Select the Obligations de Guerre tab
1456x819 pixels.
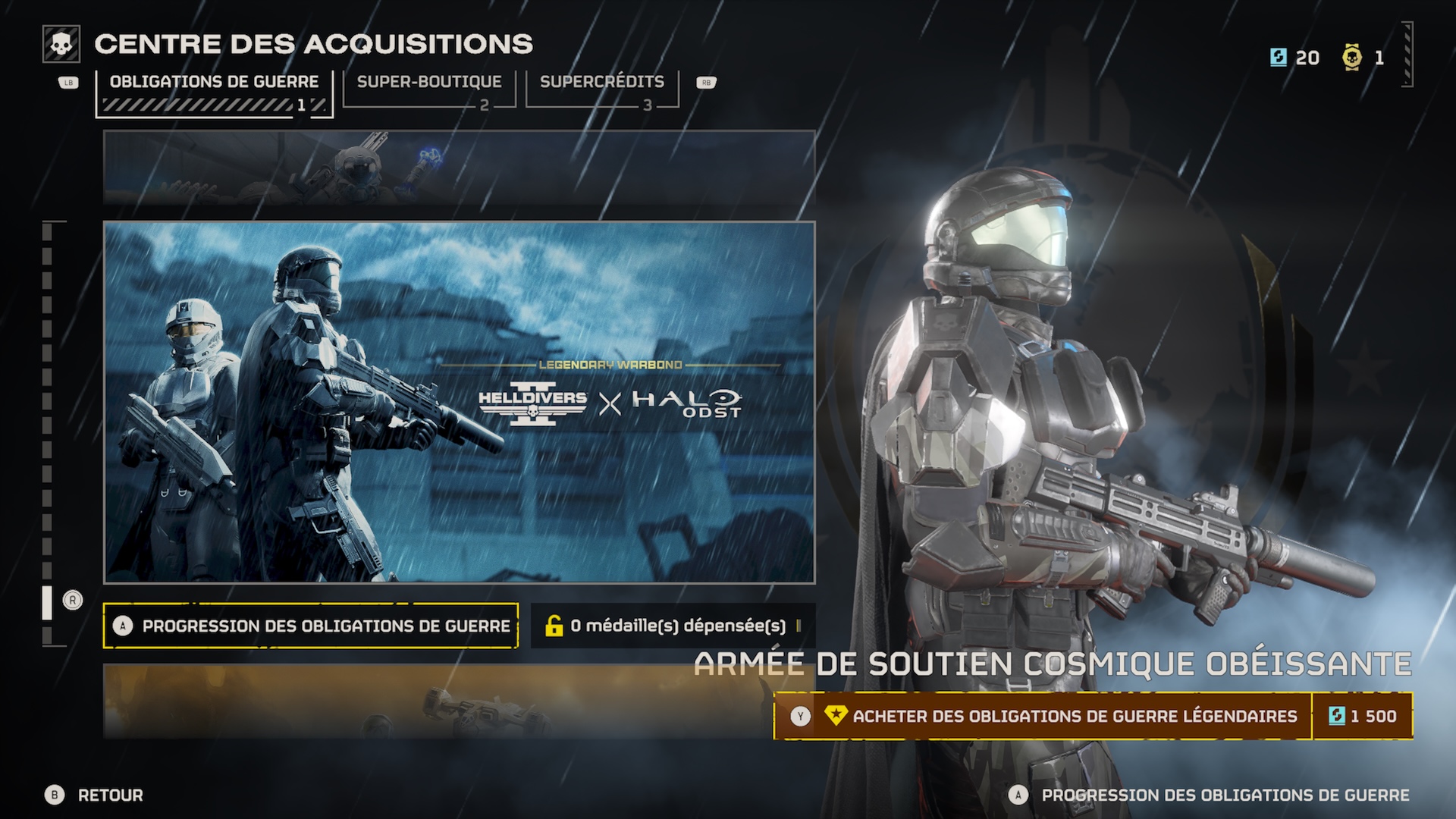215,80
